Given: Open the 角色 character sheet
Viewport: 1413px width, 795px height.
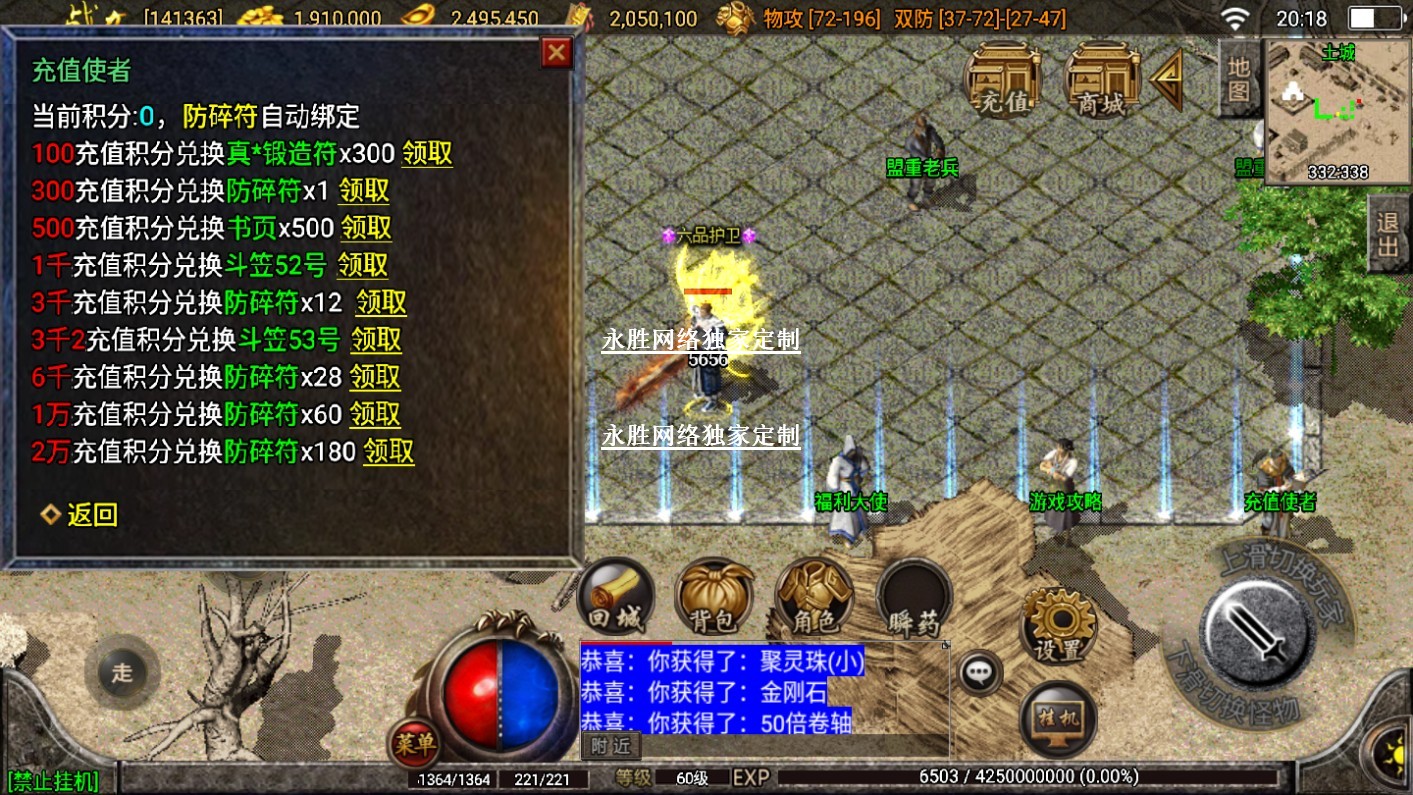Looking at the screenshot, I should [813, 597].
